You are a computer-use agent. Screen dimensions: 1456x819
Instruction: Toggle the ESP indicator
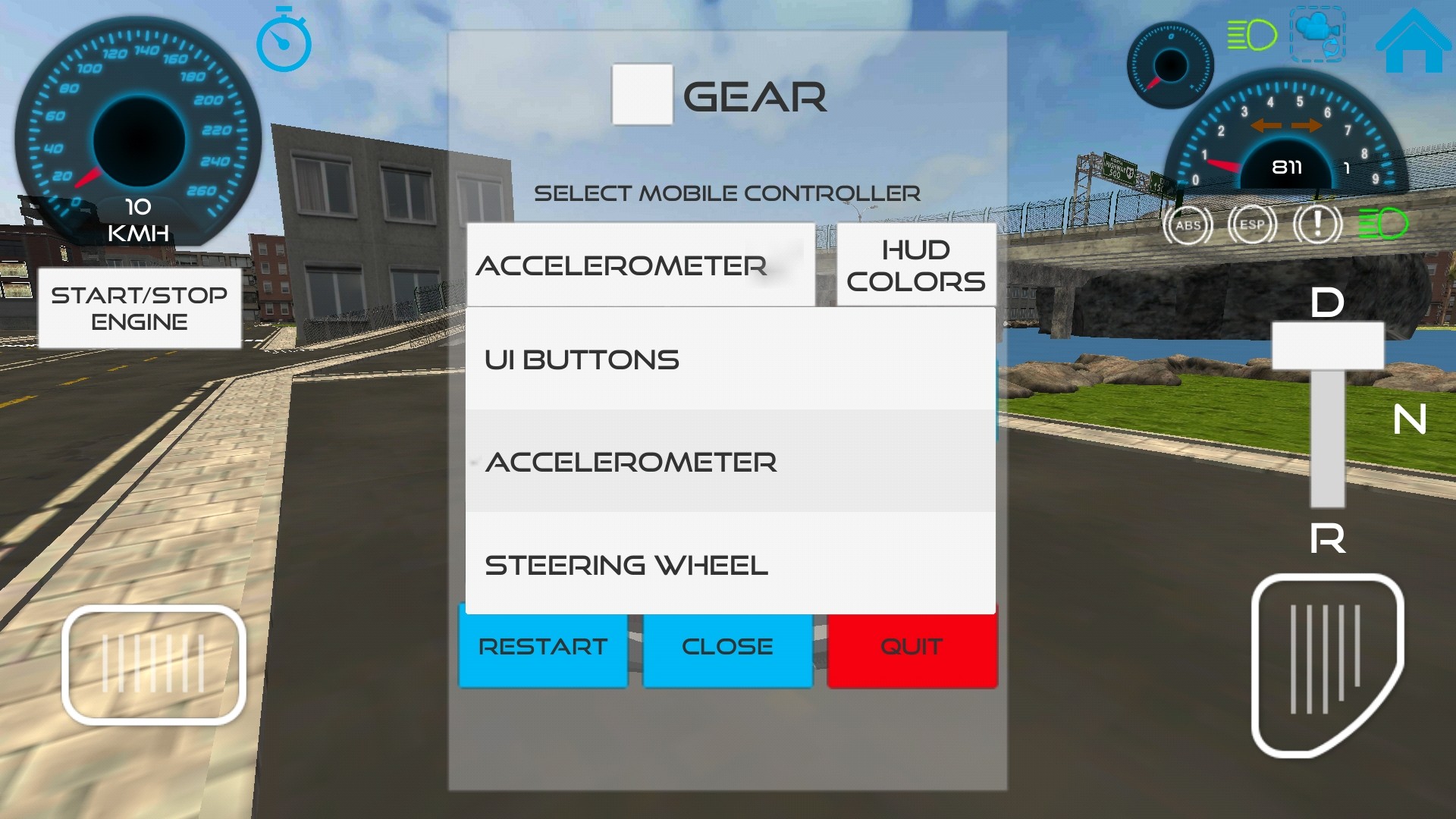click(x=1252, y=225)
